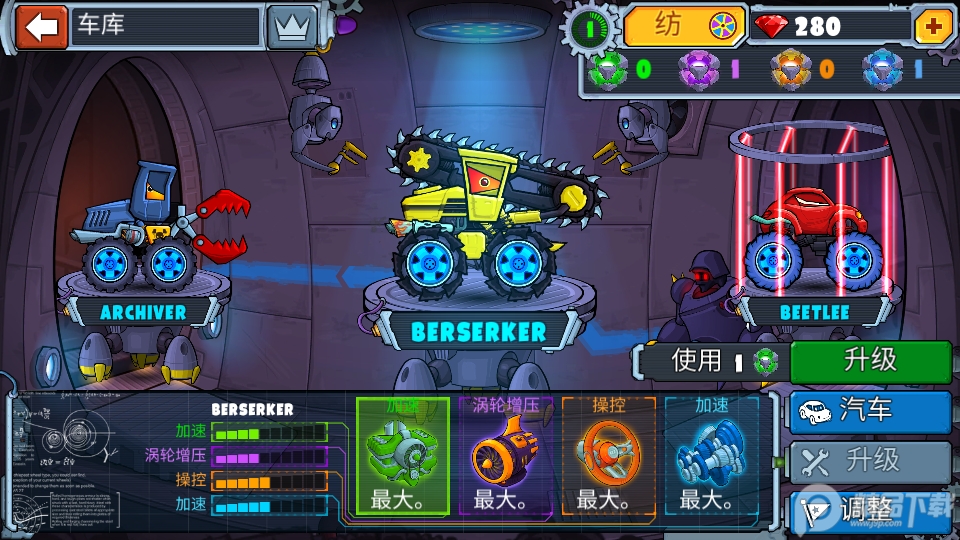Open the crown rankings button
This screenshot has width=960, height=540.
(291, 27)
